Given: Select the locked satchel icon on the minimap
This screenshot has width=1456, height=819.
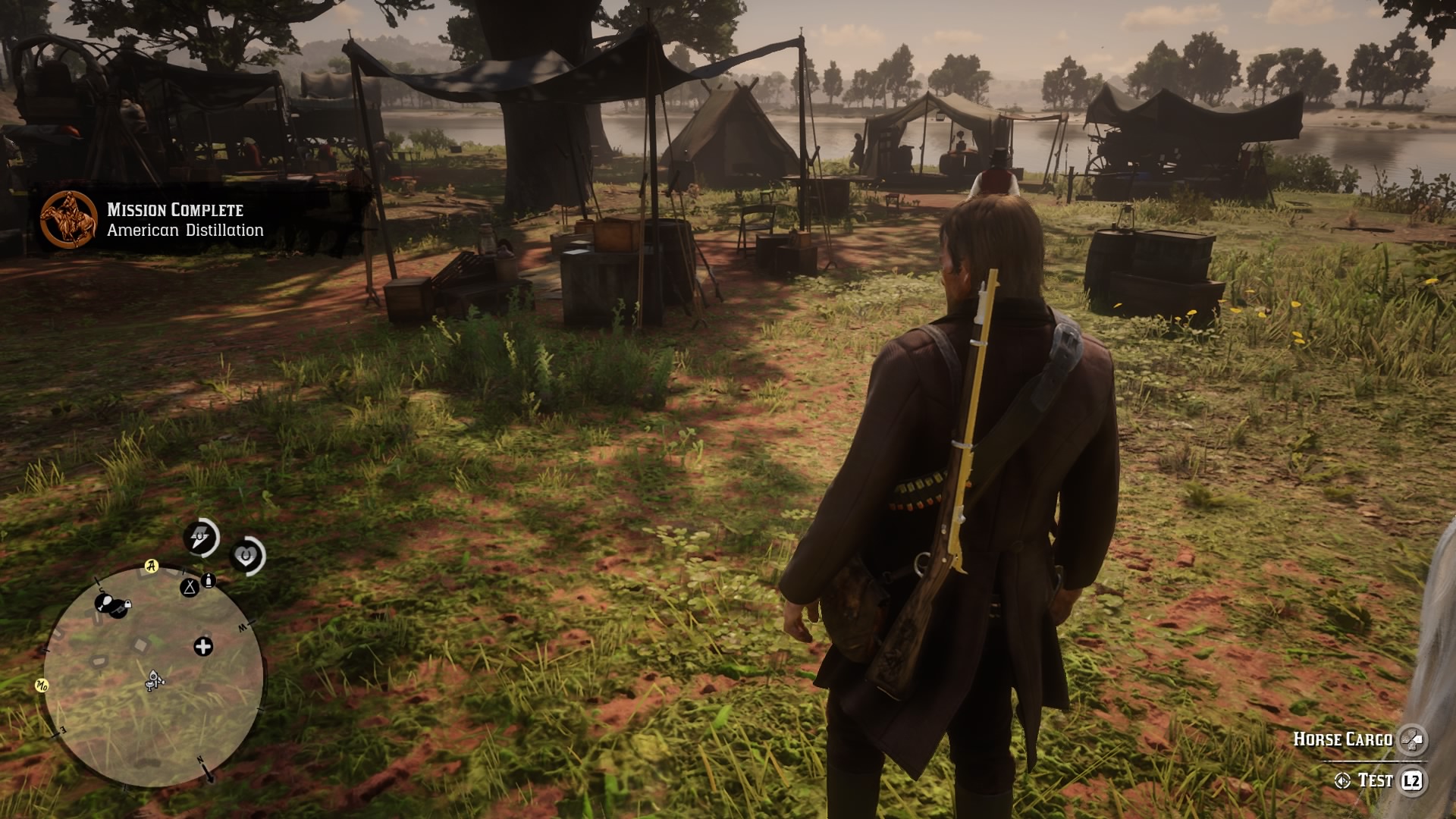Looking at the screenshot, I should [119, 610].
